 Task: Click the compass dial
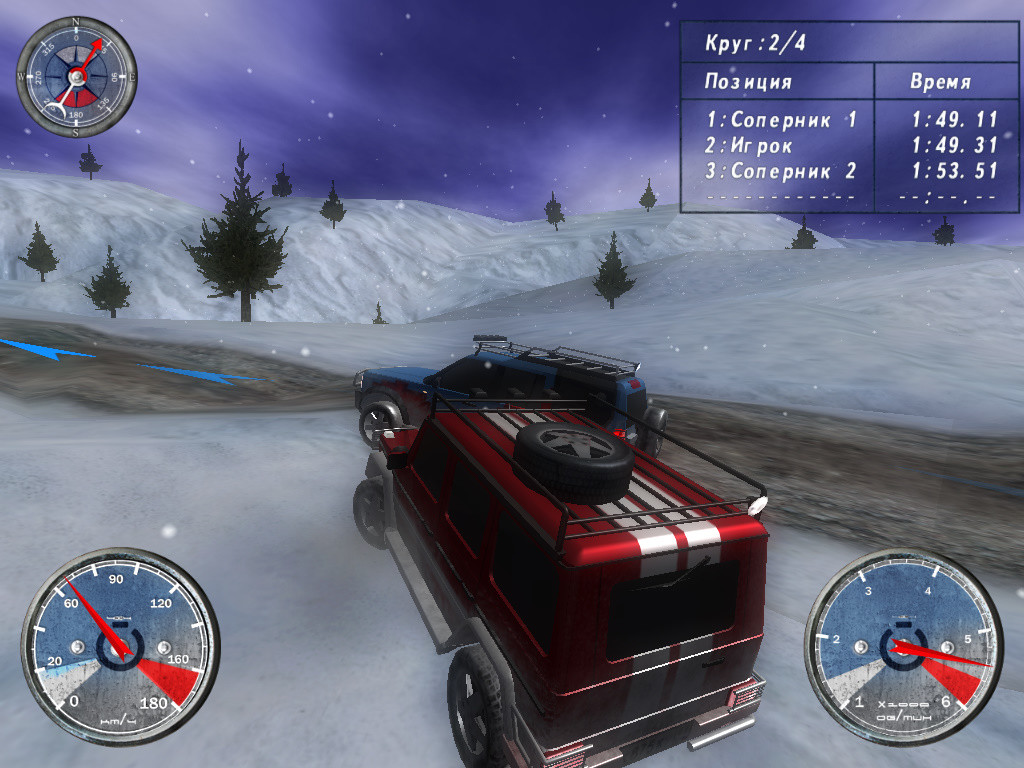coord(76,76)
